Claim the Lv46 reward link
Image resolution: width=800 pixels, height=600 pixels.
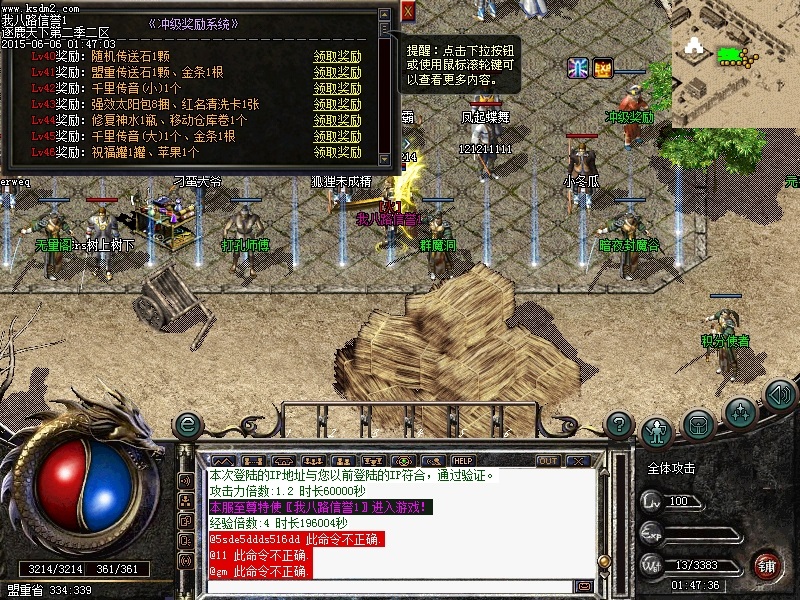click(x=337, y=153)
